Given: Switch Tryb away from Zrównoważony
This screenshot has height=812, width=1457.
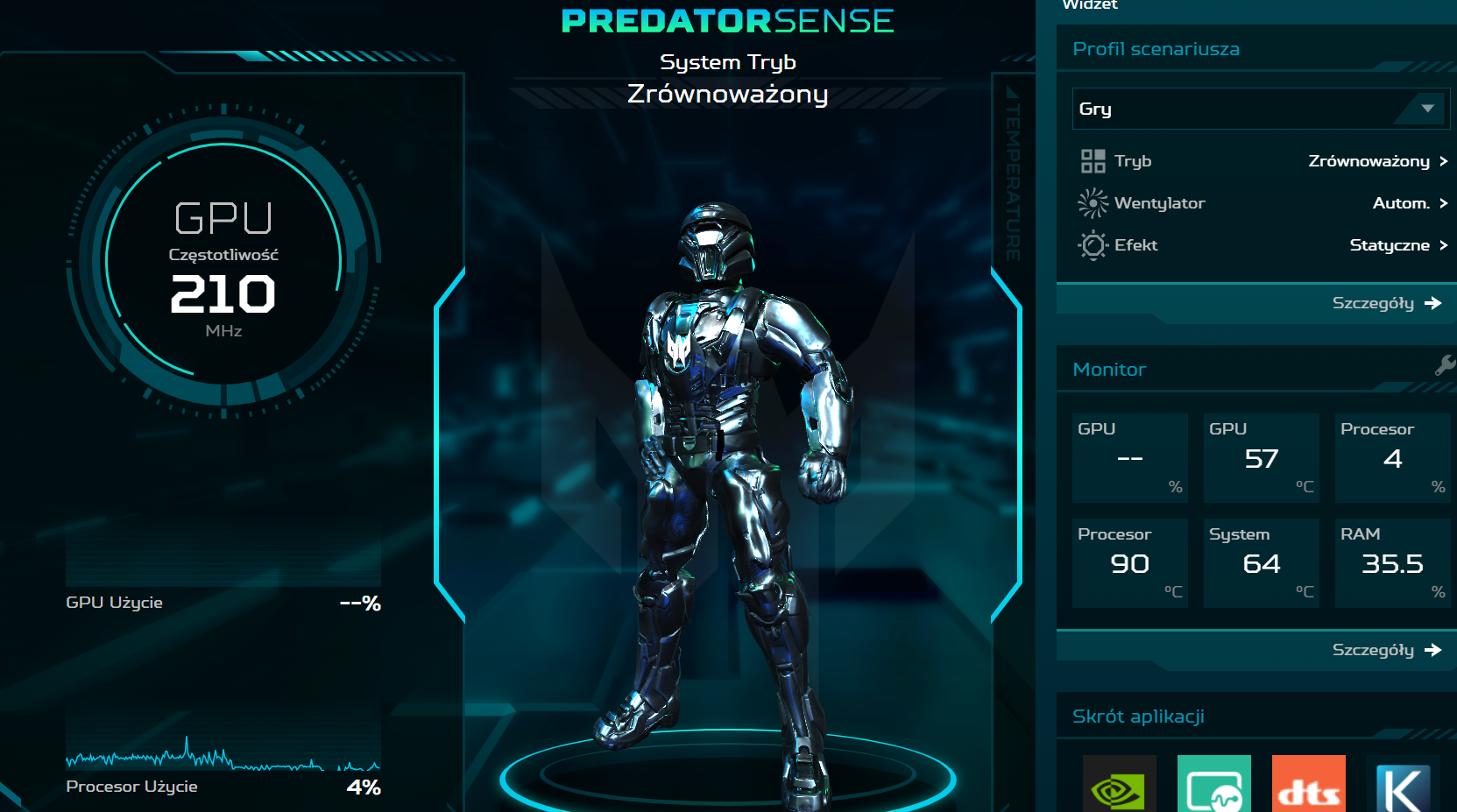Looking at the screenshot, I should point(1367,161).
